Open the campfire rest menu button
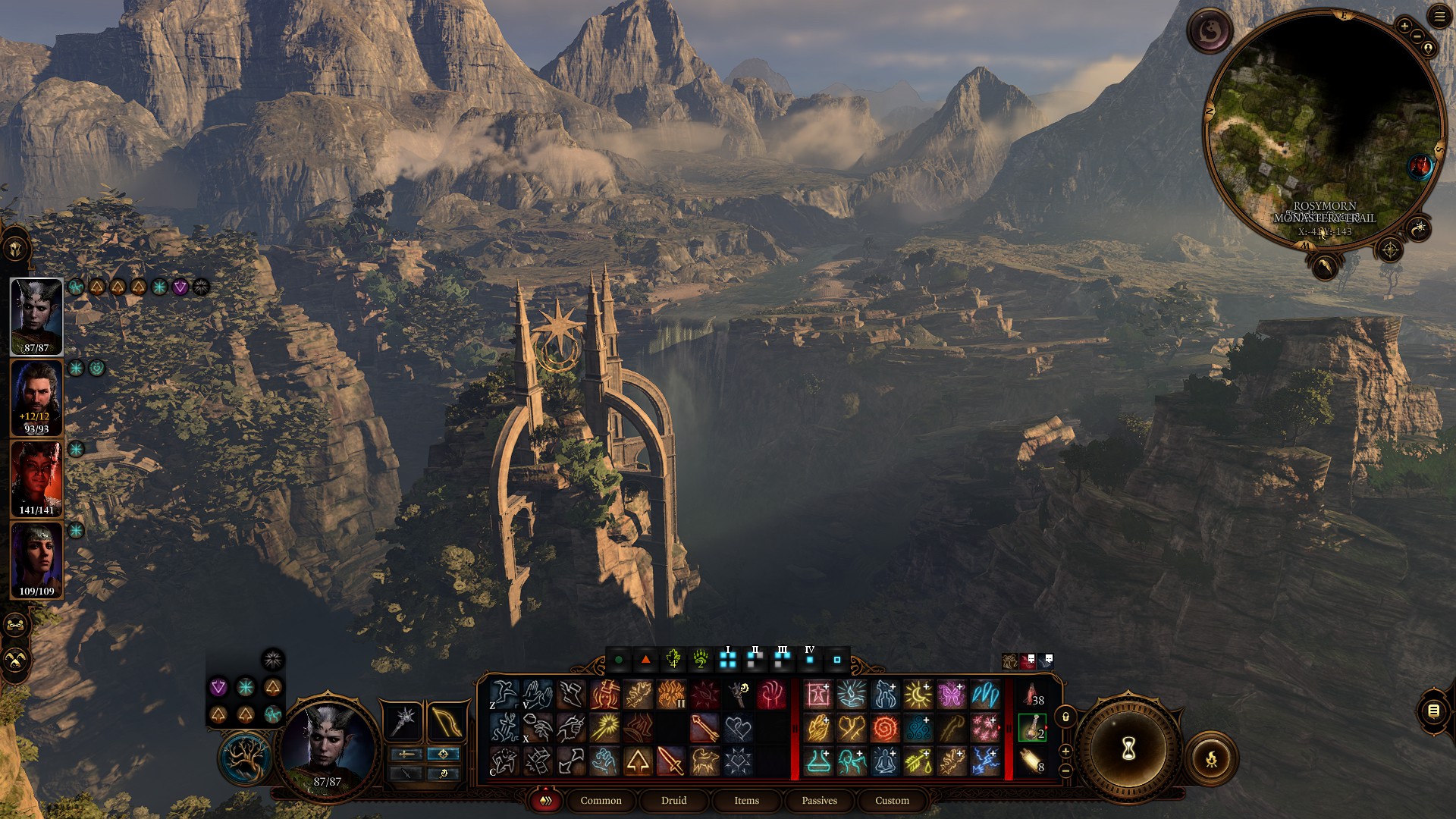The image size is (1456, 819). click(x=1211, y=758)
